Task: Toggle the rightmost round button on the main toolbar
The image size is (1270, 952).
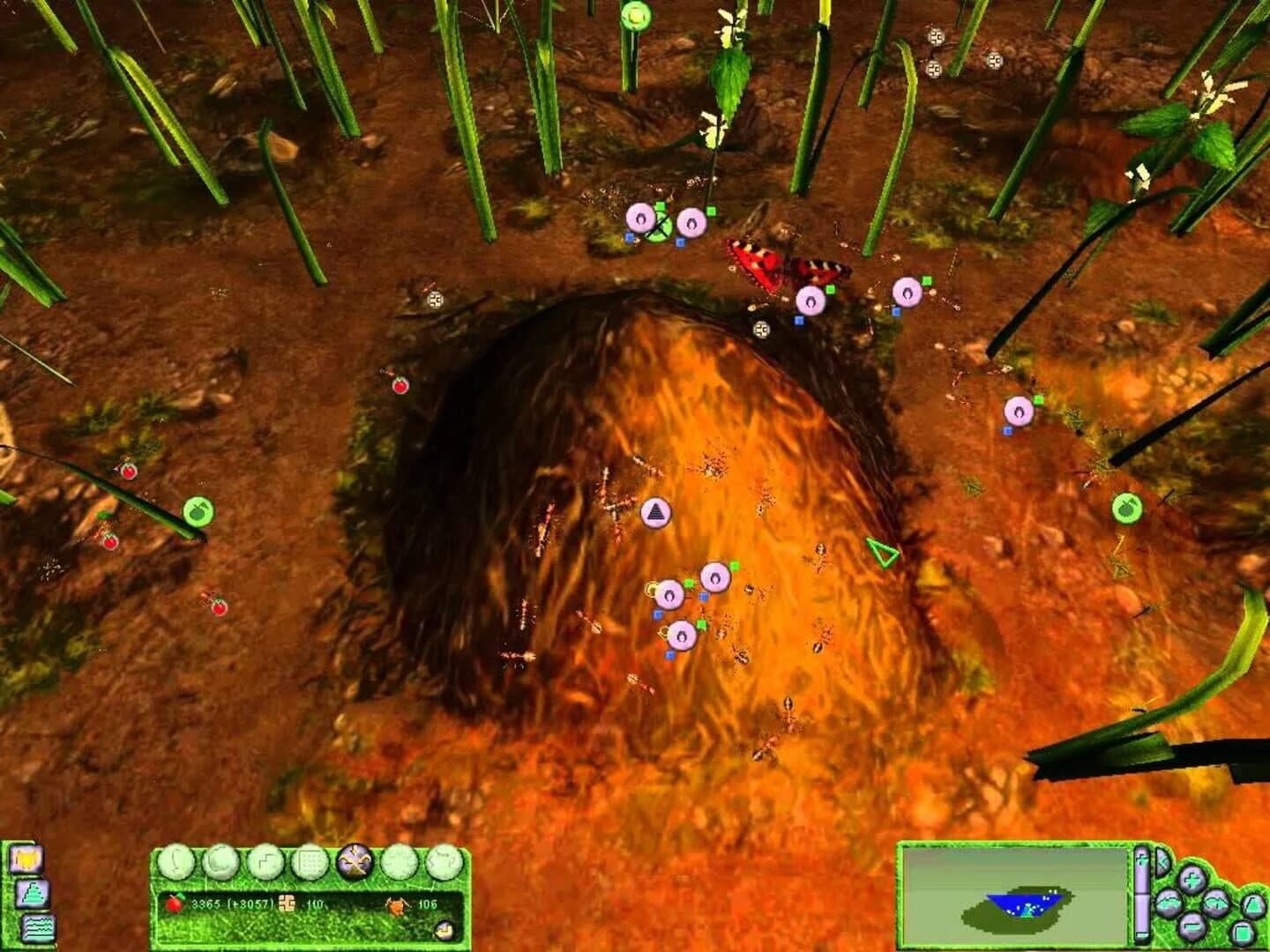Action: point(444,862)
